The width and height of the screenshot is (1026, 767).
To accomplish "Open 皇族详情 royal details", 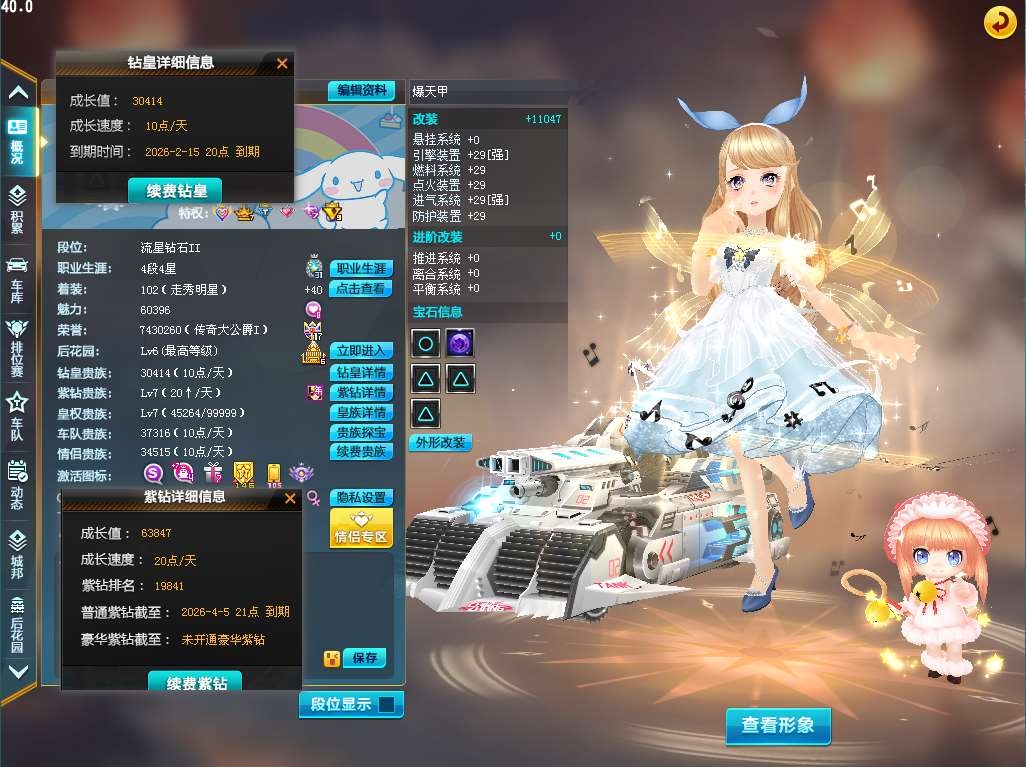I will click(360, 413).
